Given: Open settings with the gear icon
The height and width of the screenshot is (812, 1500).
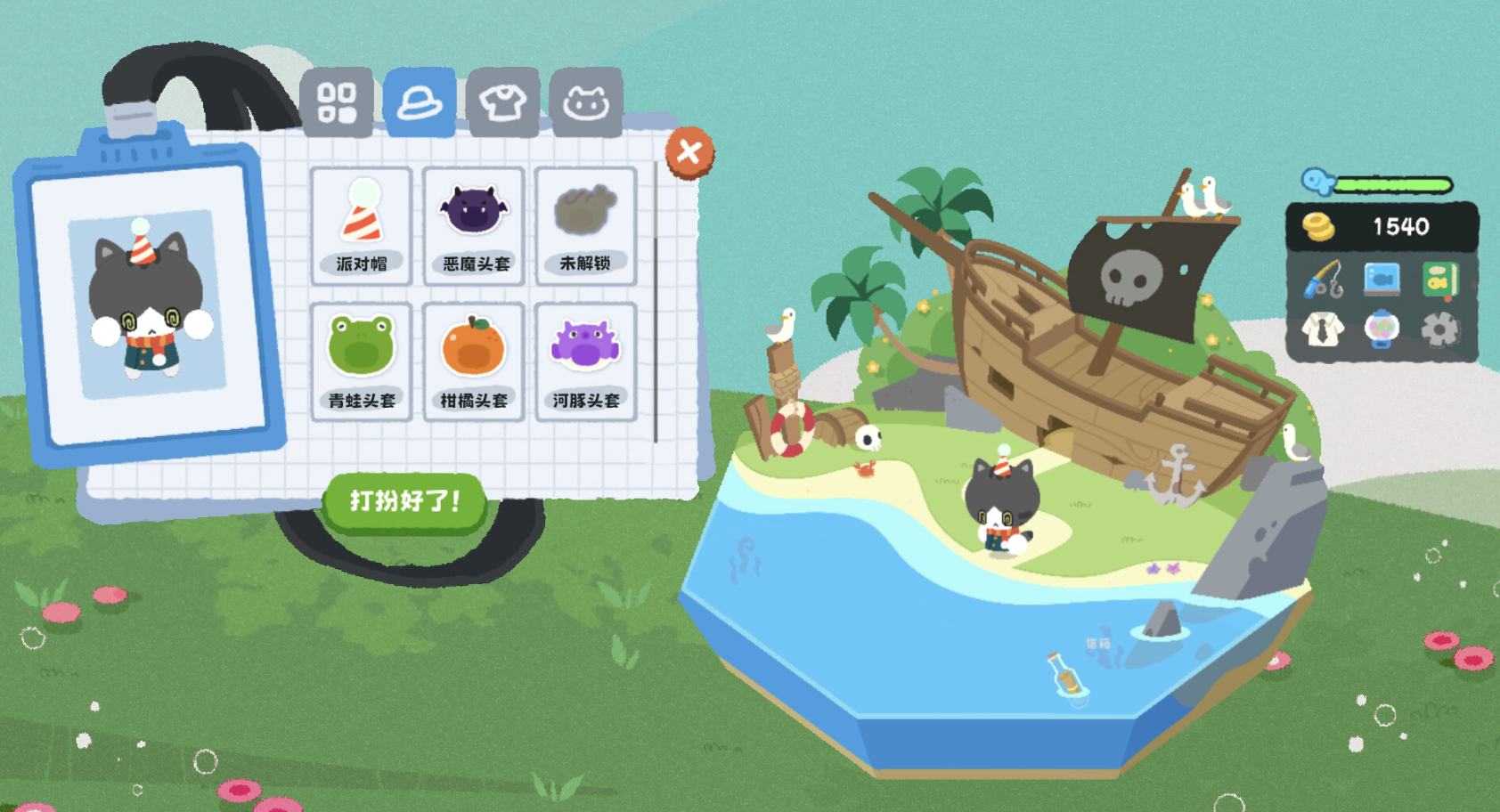Looking at the screenshot, I should pyautogui.click(x=1439, y=330).
